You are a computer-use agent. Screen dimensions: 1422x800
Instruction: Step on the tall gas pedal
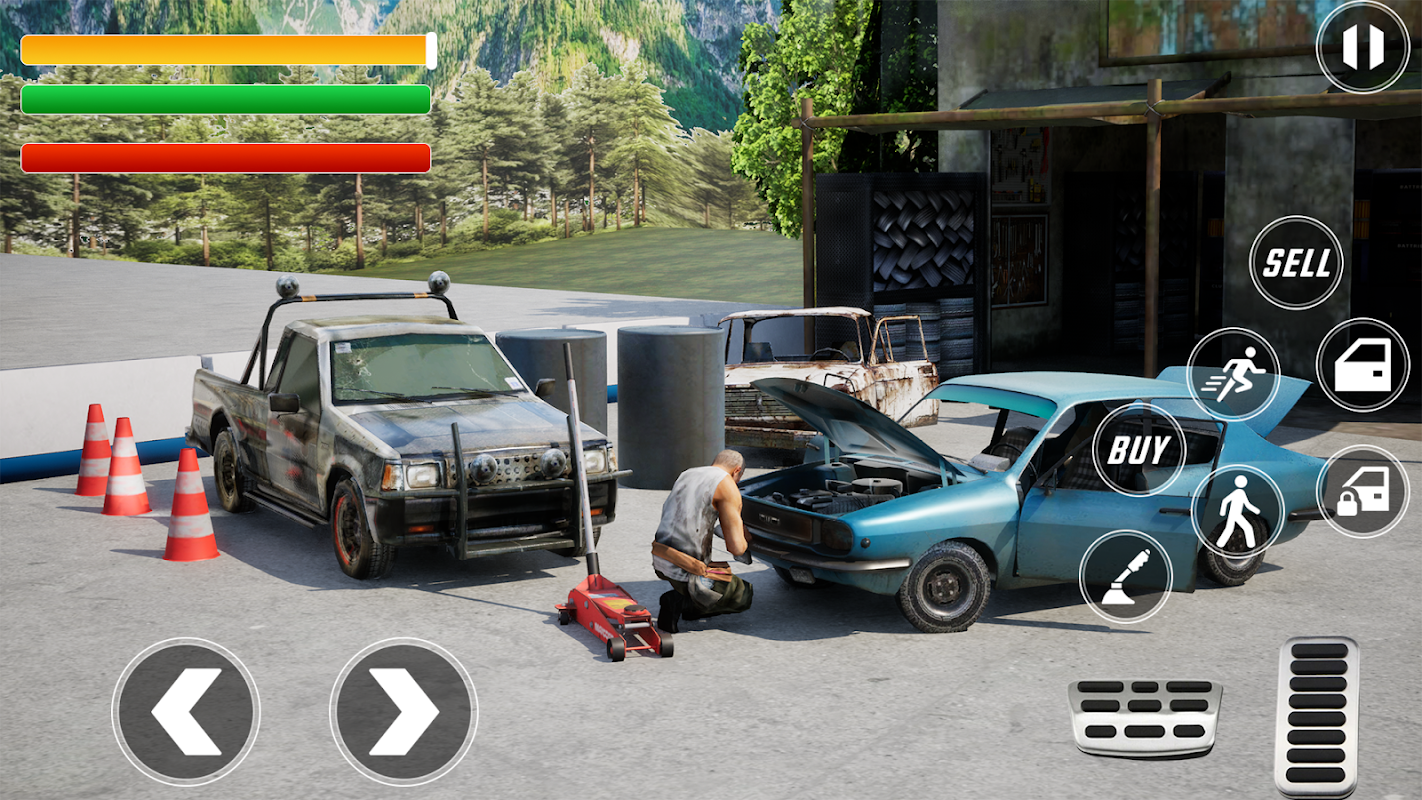click(1316, 716)
